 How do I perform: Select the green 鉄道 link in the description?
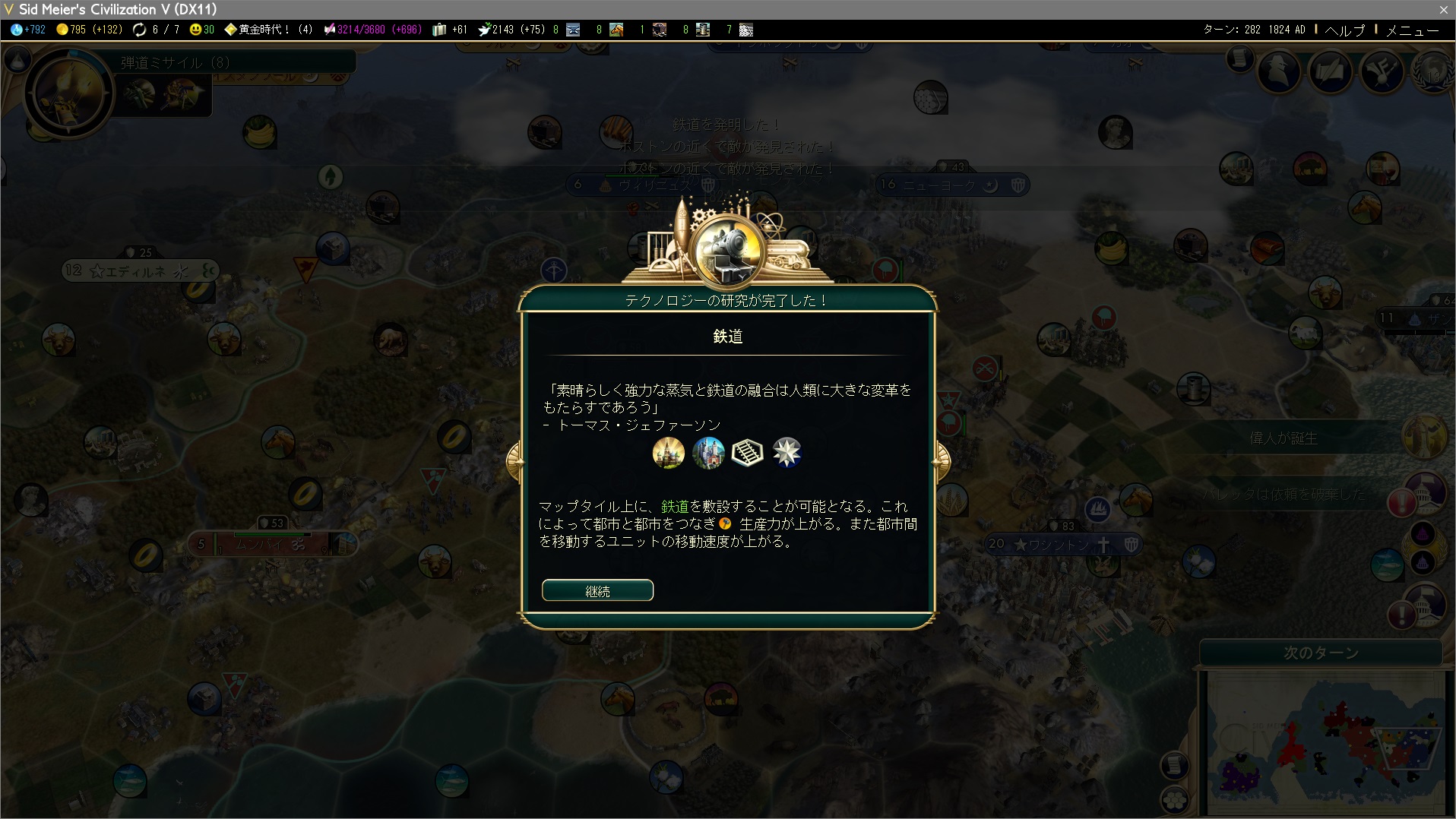pos(675,507)
